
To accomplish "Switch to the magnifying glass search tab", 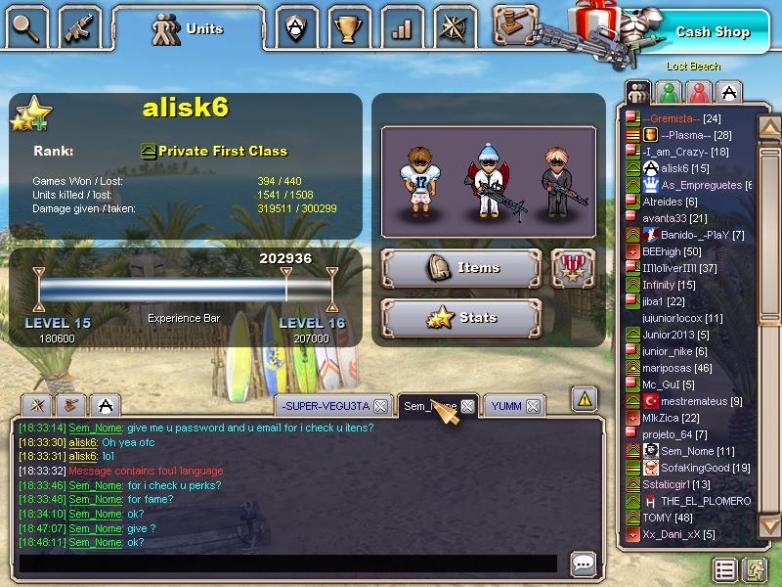I will 25,27.
